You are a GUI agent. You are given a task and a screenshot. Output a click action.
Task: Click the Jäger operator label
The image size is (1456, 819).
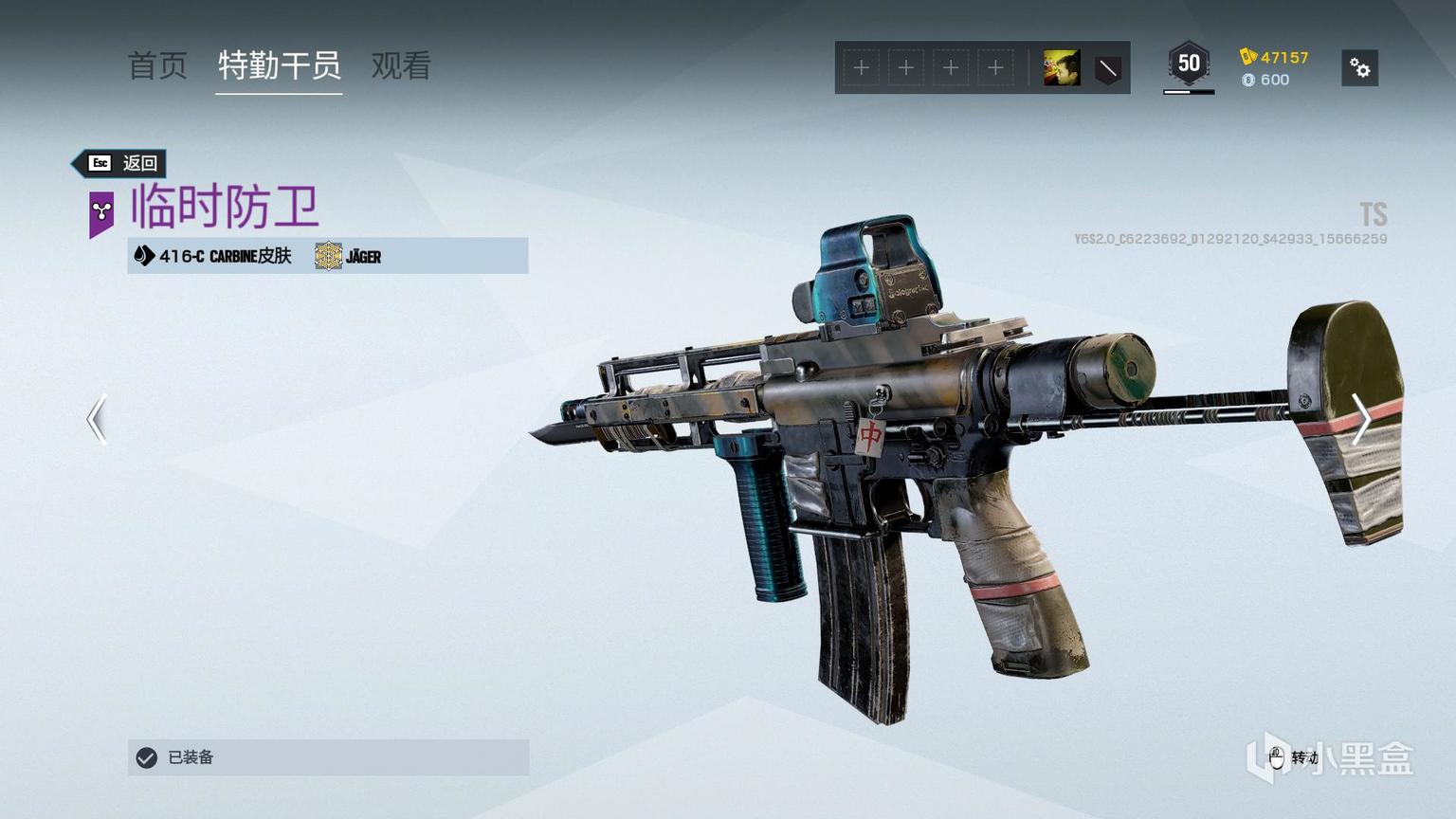click(349, 256)
